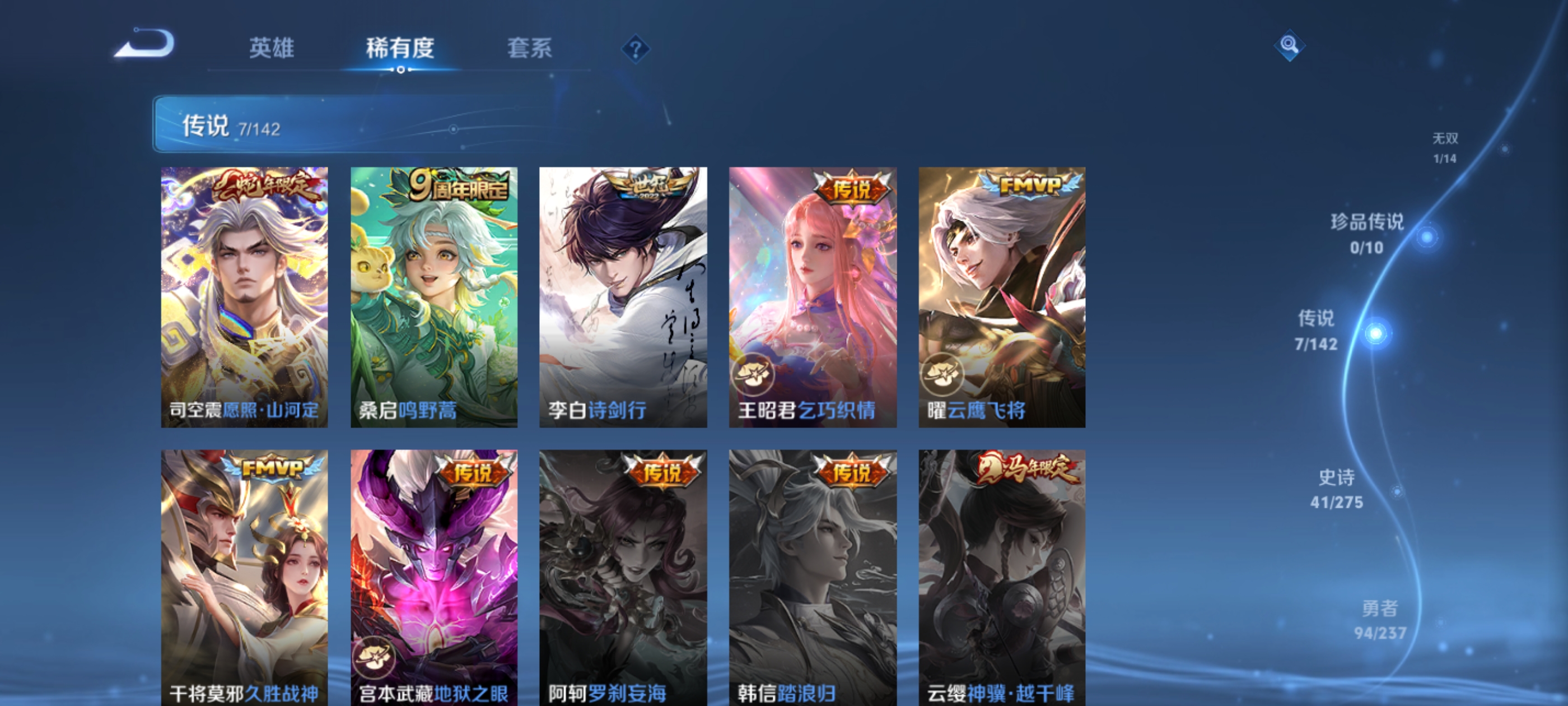Click the search magnifier icon top right
The height and width of the screenshot is (706, 1568).
(x=1289, y=44)
